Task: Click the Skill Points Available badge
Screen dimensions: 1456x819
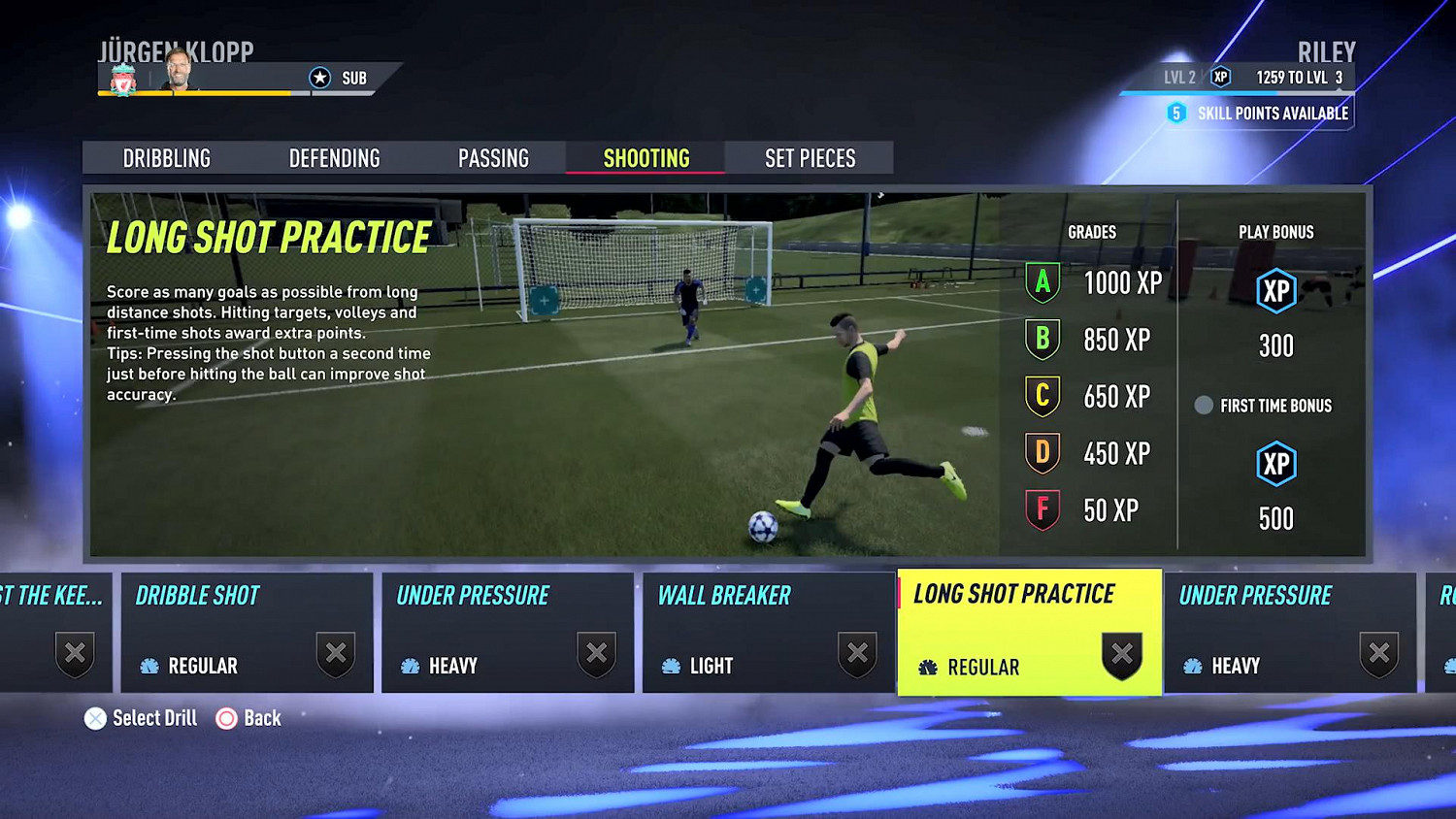Action: [1175, 113]
